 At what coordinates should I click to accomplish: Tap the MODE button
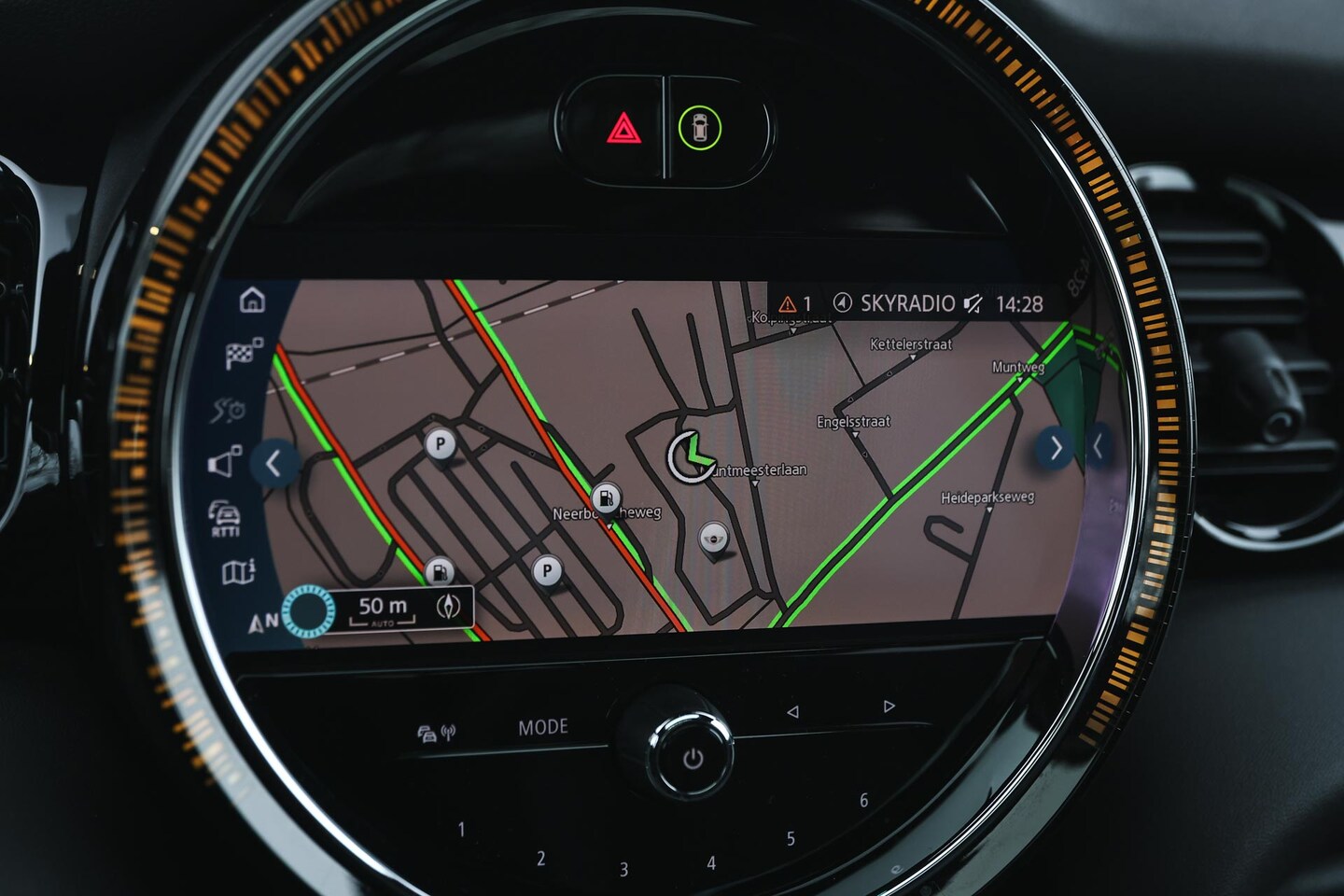543,726
